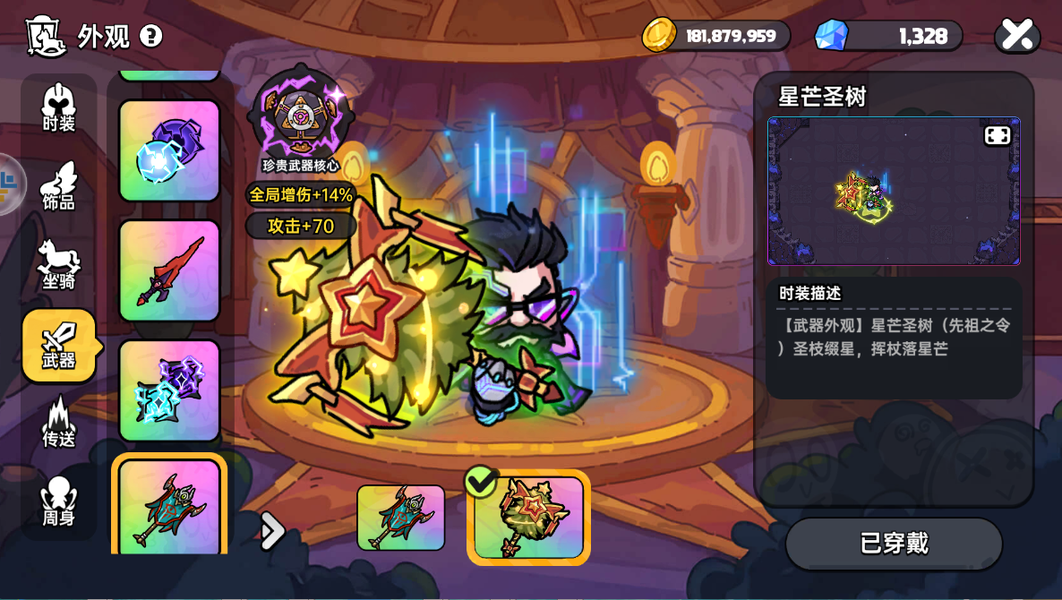The height and width of the screenshot is (600, 1062).
Task: Switch to the 周身 aura tab
Action: coord(59,501)
